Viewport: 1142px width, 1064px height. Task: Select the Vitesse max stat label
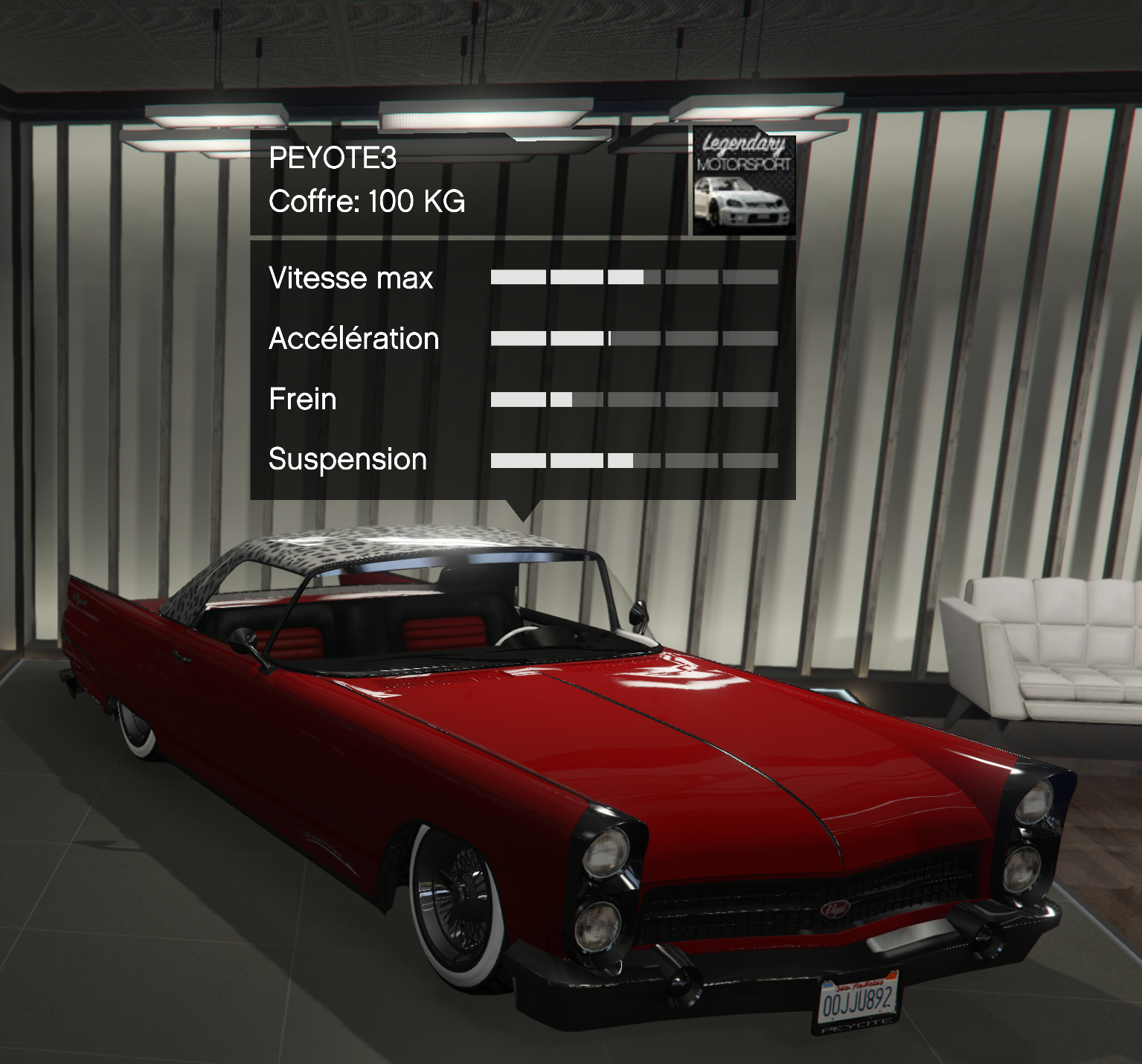[350, 279]
